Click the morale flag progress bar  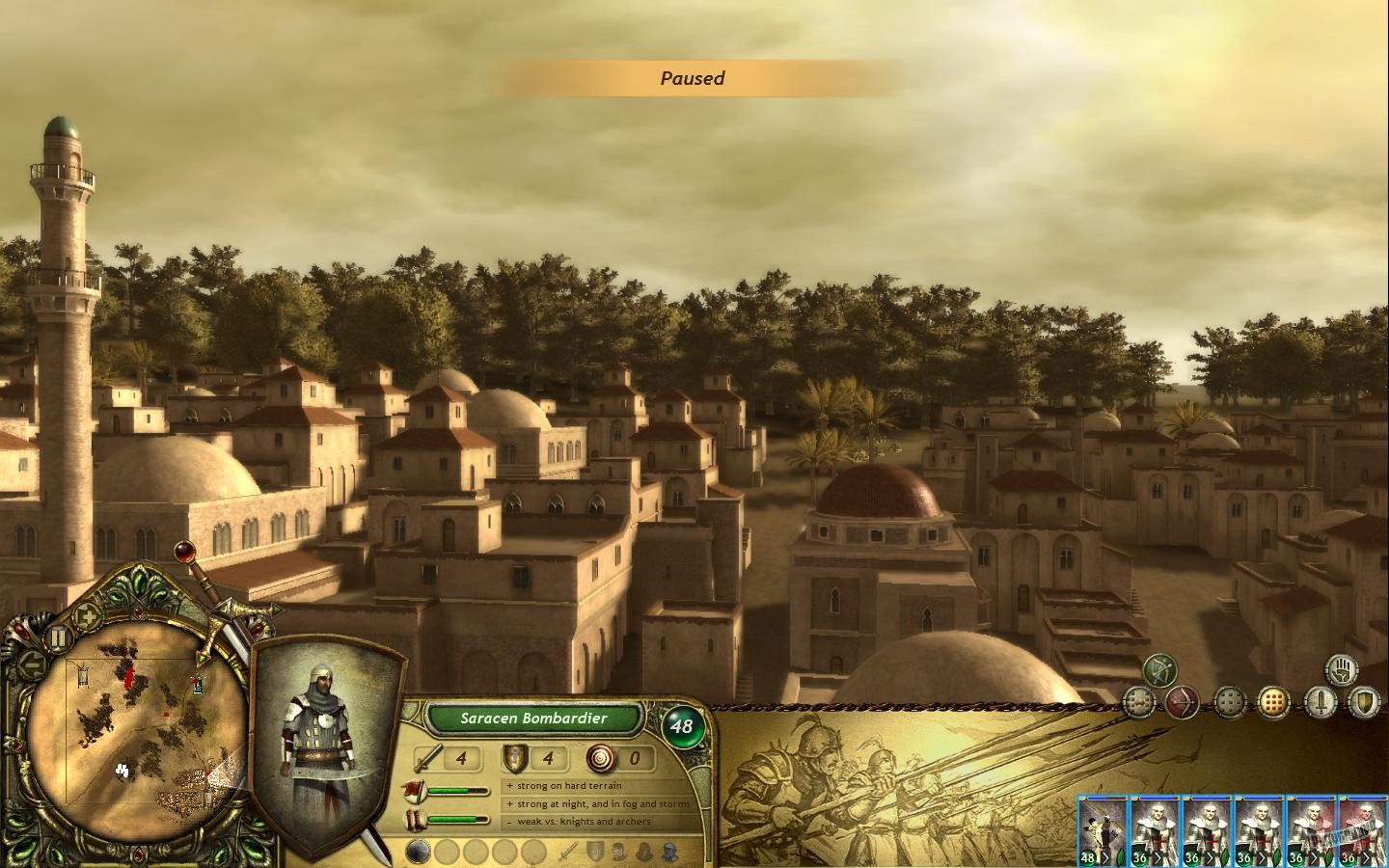point(453,790)
